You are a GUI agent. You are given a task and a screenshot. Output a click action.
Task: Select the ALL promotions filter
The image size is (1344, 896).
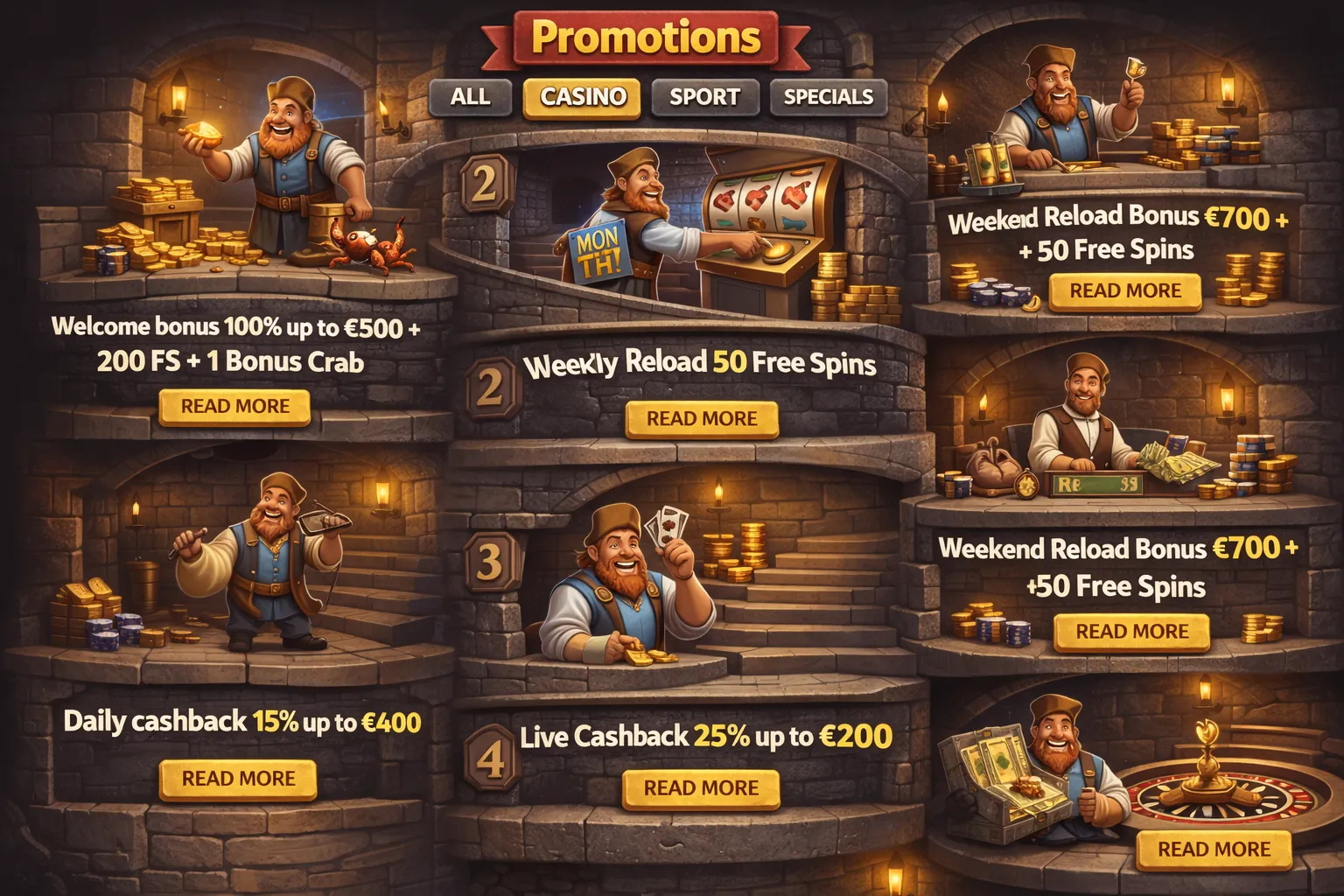tap(471, 99)
